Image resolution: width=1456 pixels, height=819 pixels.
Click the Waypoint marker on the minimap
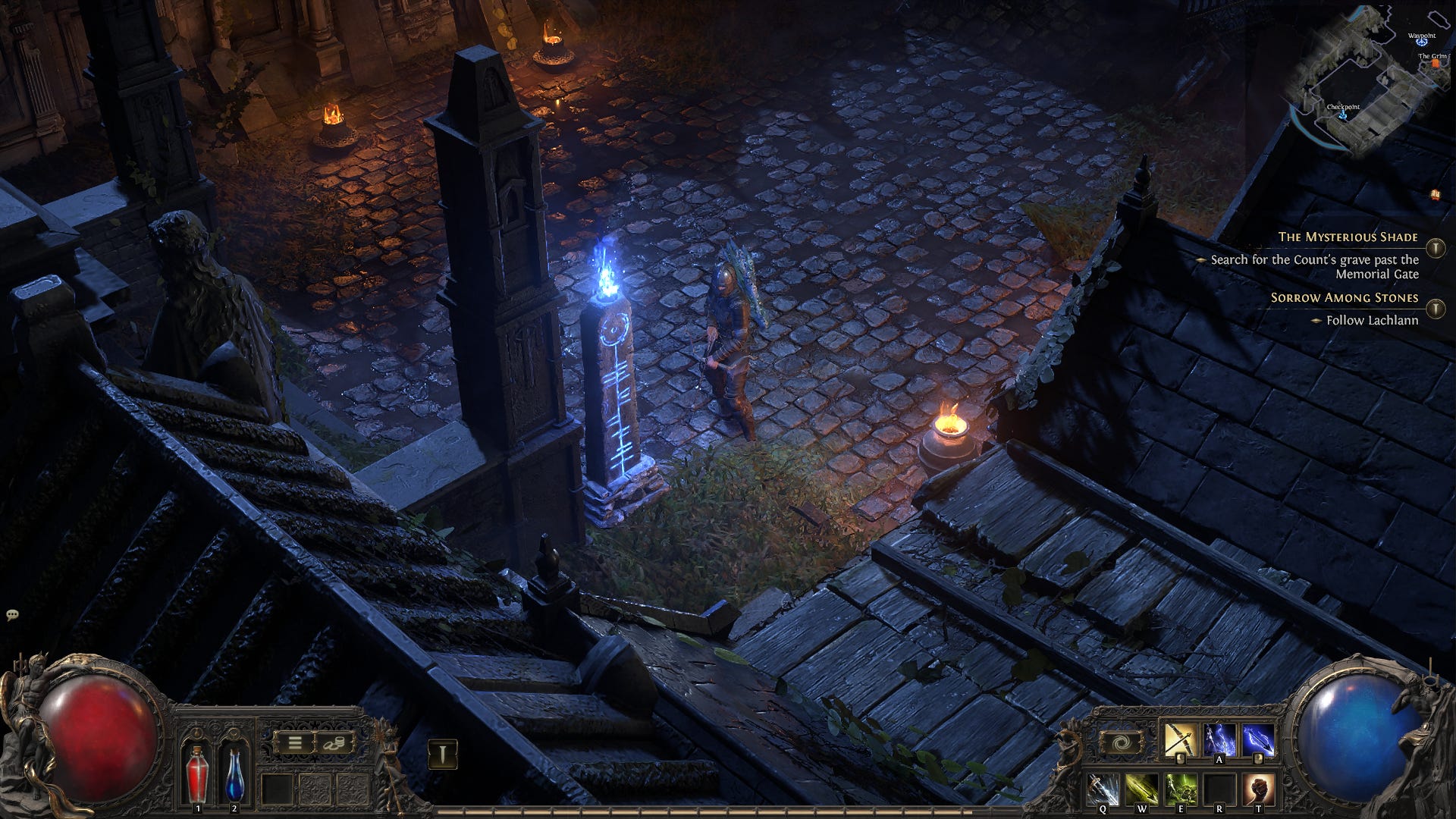1421,42
